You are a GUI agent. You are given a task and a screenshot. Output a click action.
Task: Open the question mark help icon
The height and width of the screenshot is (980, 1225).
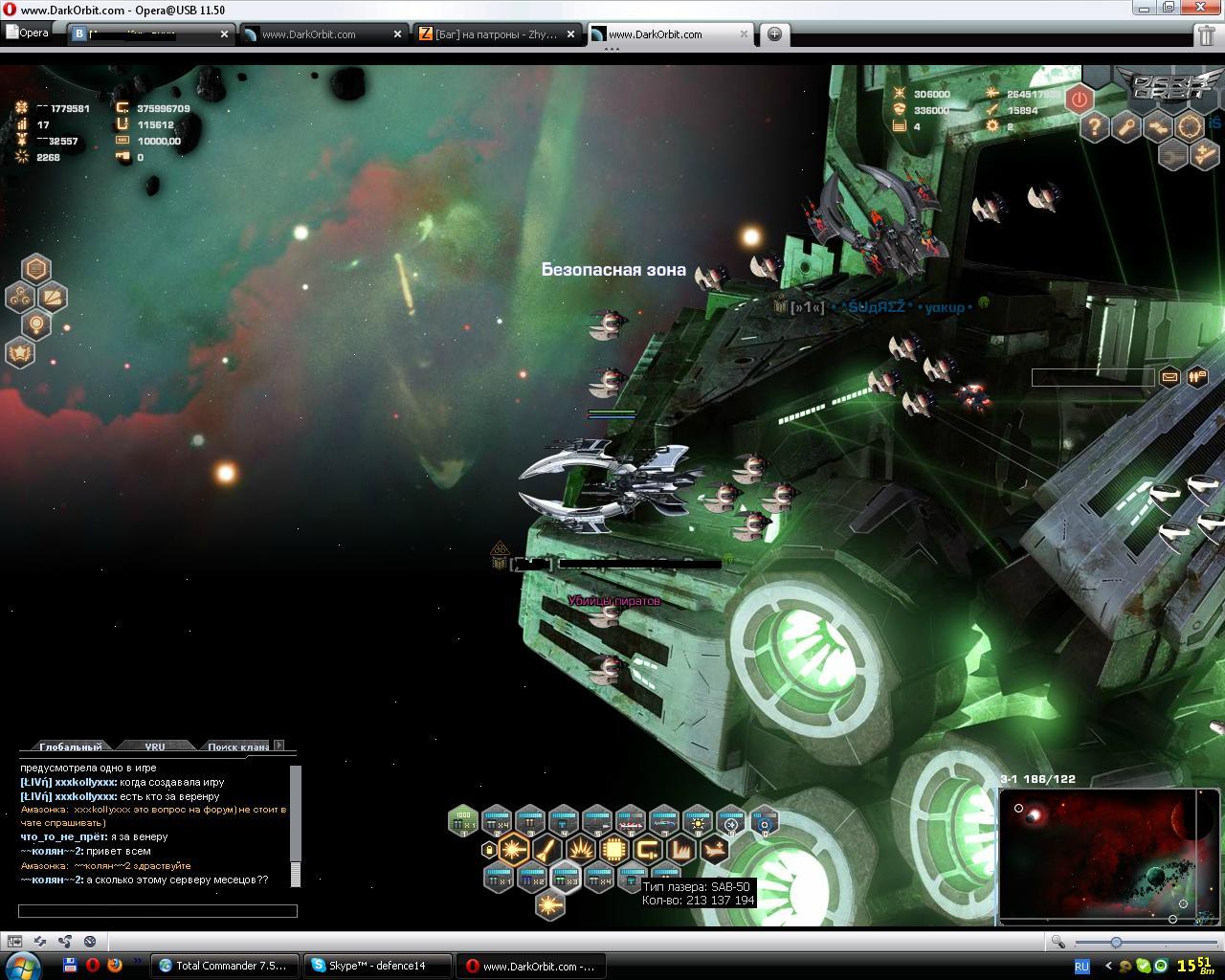[x=1095, y=126]
